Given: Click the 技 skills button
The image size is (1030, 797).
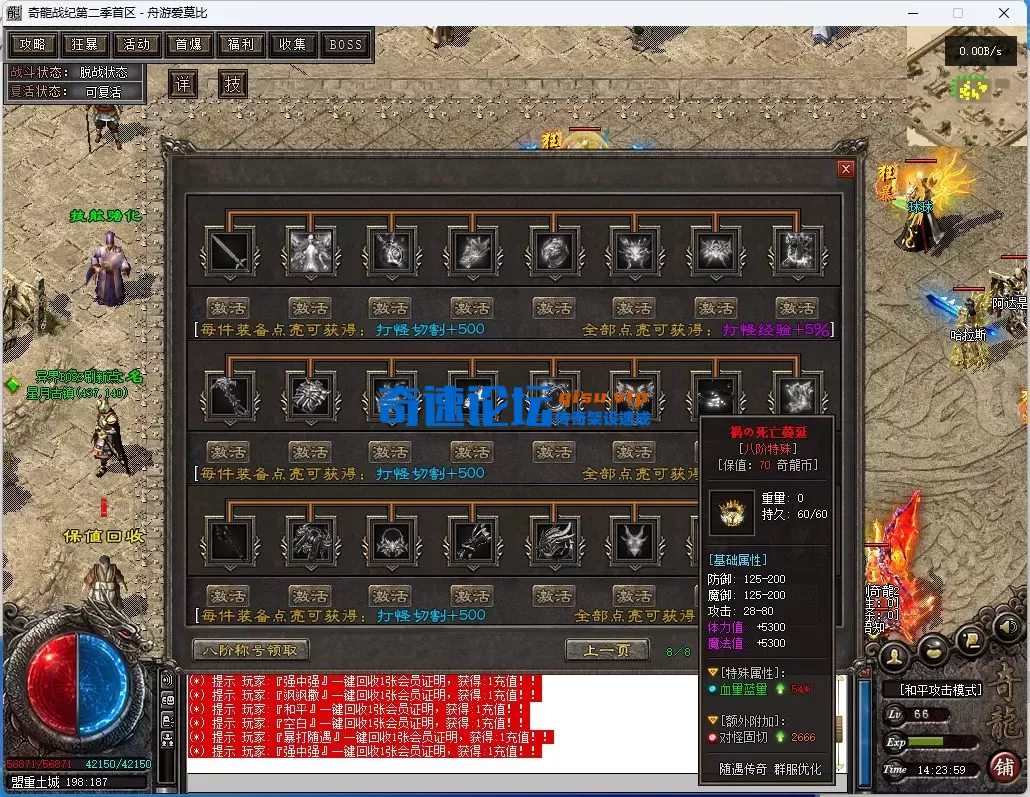Looking at the screenshot, I should tap(232, 84).
